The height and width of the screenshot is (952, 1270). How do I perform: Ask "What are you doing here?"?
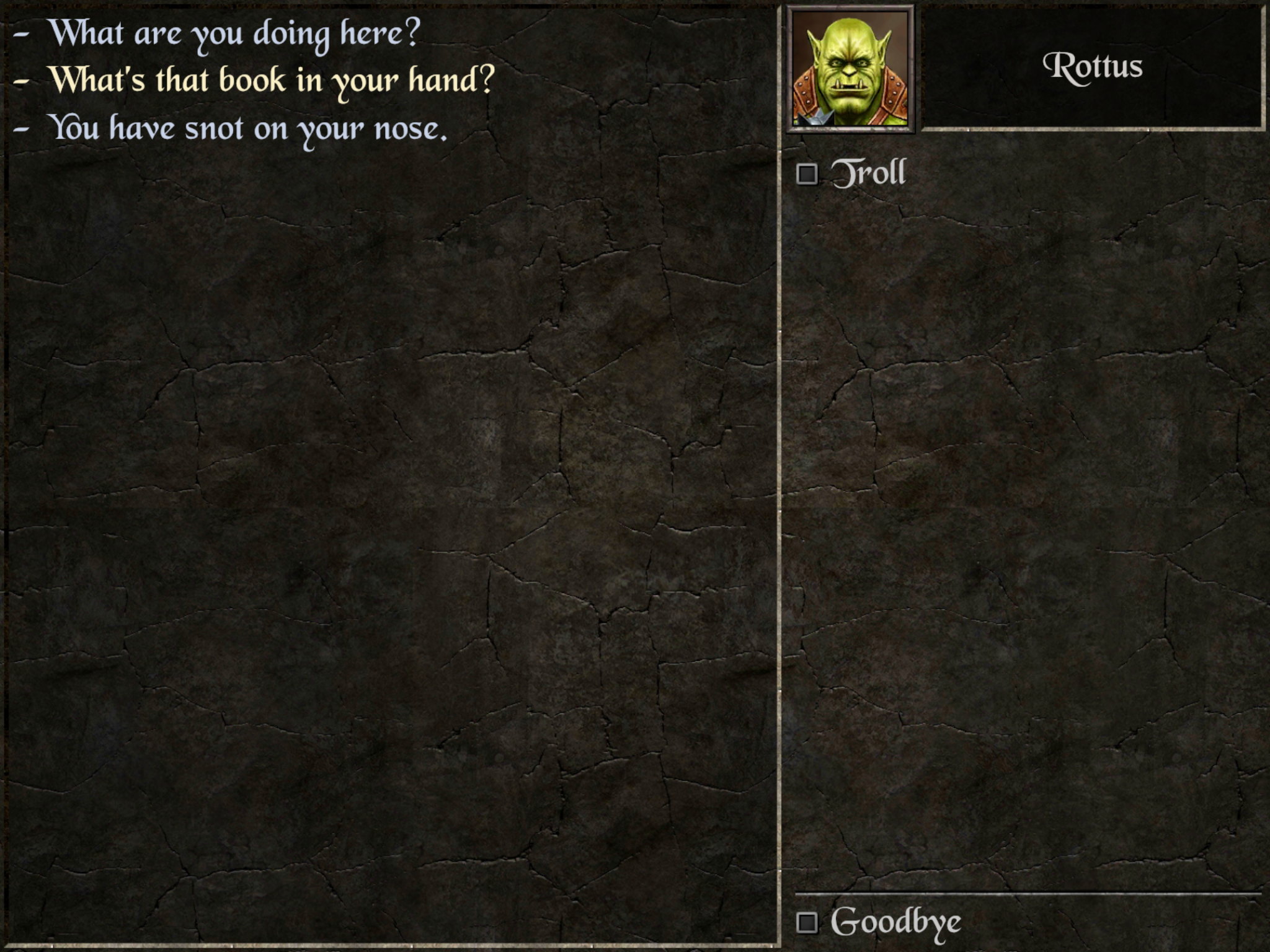pos(234,33)
